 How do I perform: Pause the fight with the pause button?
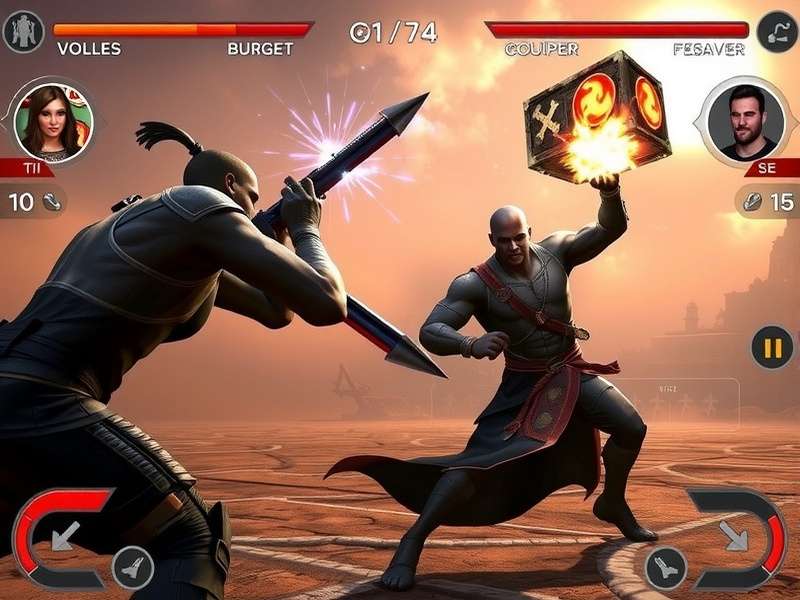pyautogui.click(x=772, y=348)
